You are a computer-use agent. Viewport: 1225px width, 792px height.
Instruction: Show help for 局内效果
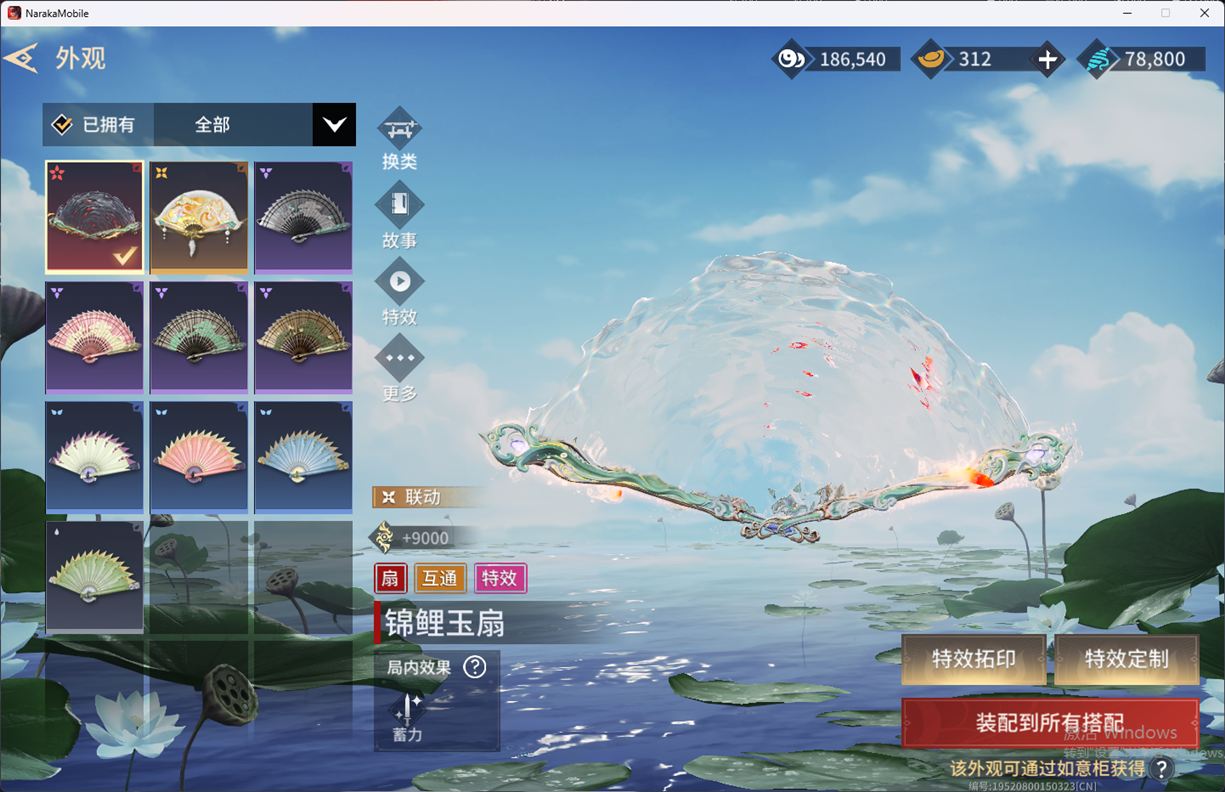point(475,667)
